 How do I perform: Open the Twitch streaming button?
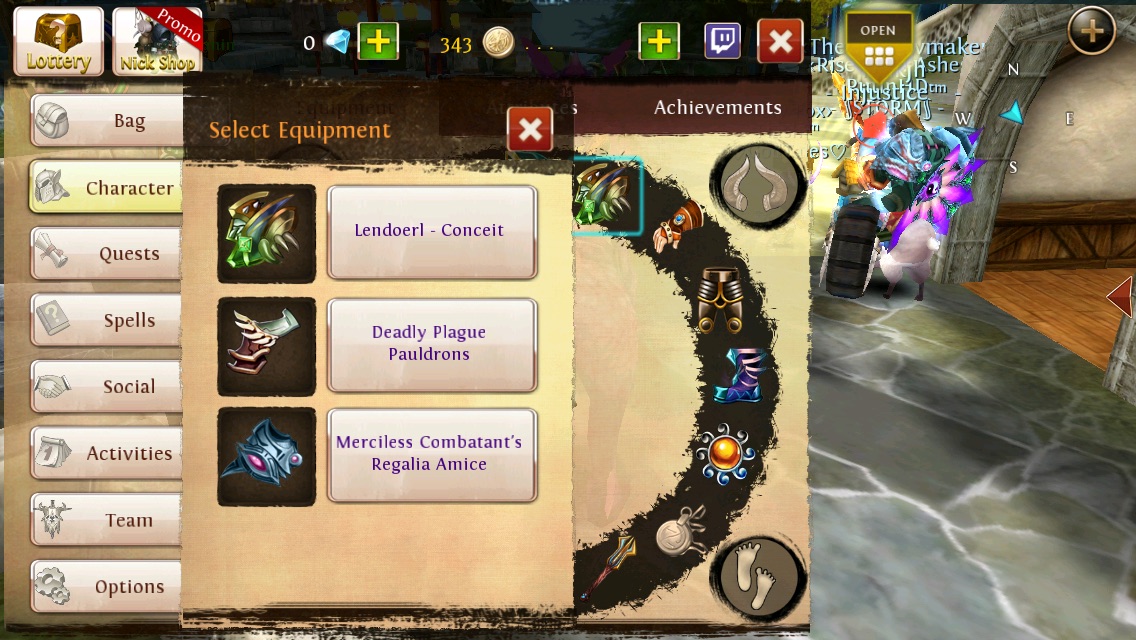(x=722, y=42)
